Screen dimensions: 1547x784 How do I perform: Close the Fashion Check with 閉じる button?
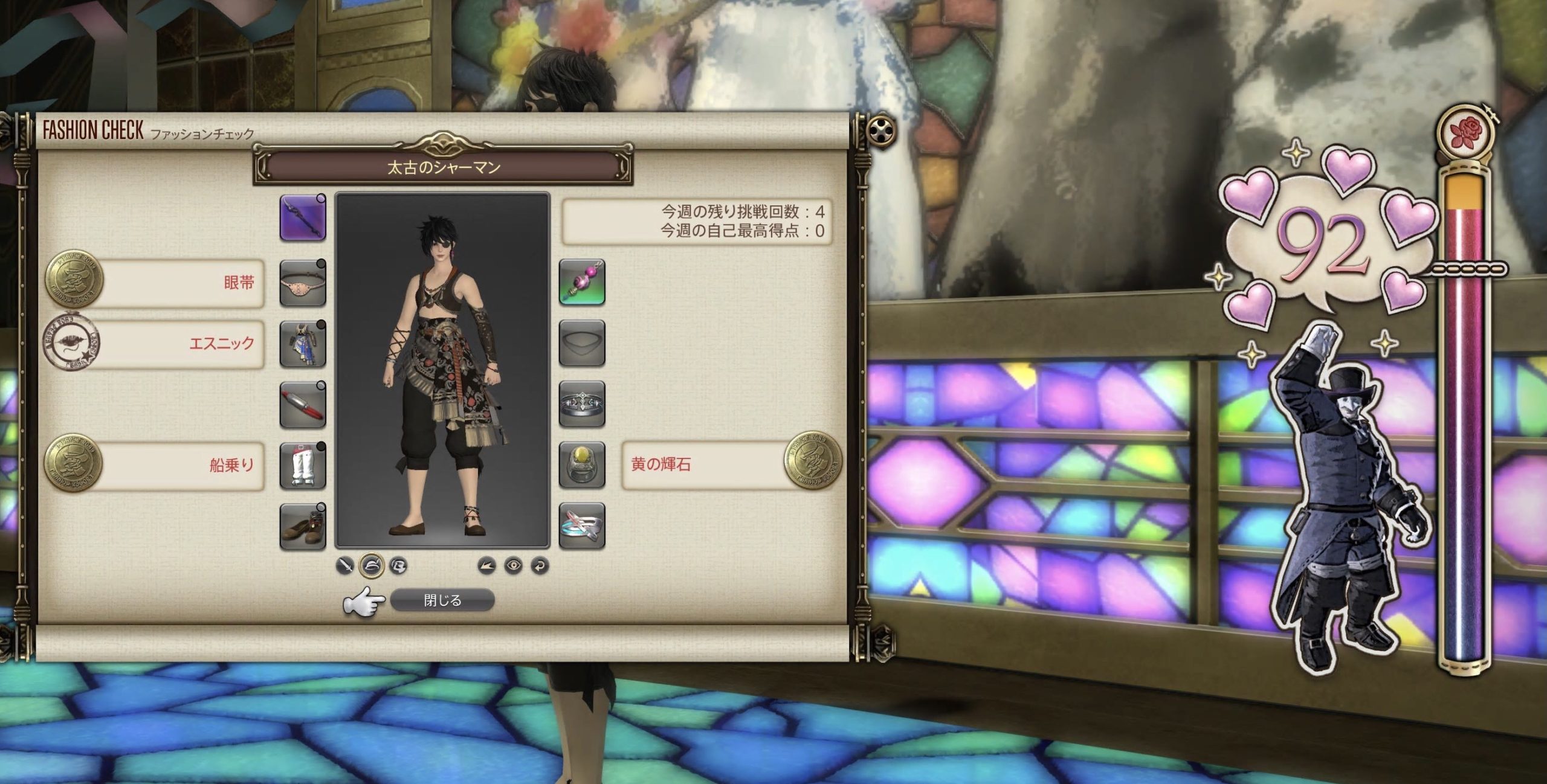tap(442, 600)
